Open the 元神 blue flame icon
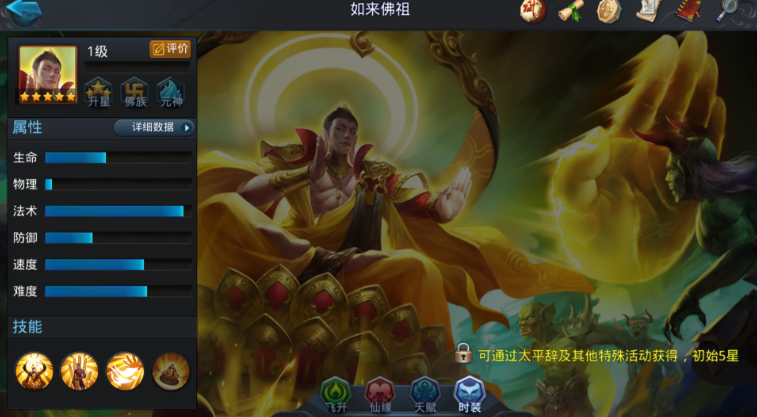Screen dimensions: 757x417 pyautogui.click(x=171, y=92)
